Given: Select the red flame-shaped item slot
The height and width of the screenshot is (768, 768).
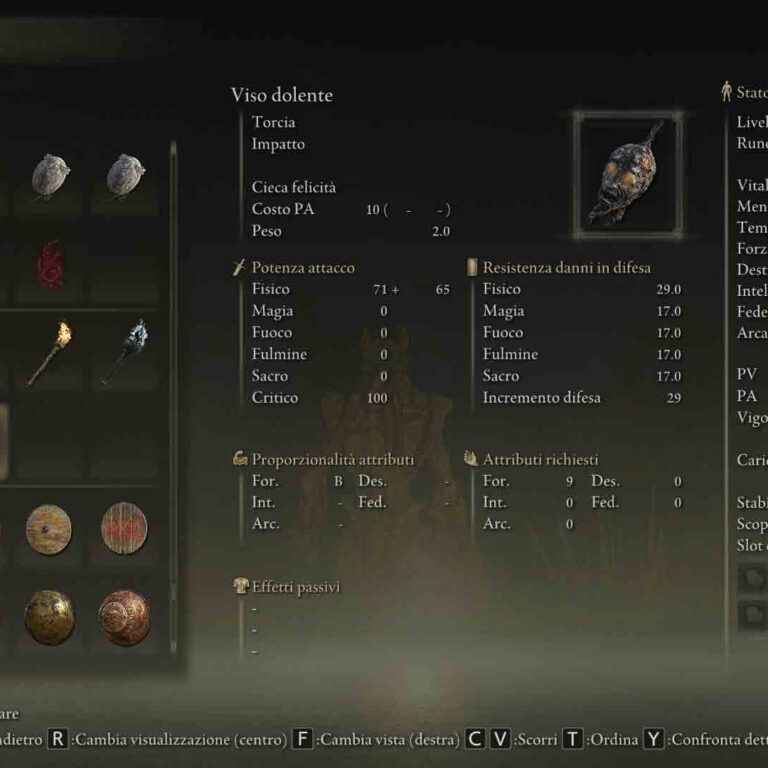Looking at the screenshot, I should 50,265.
